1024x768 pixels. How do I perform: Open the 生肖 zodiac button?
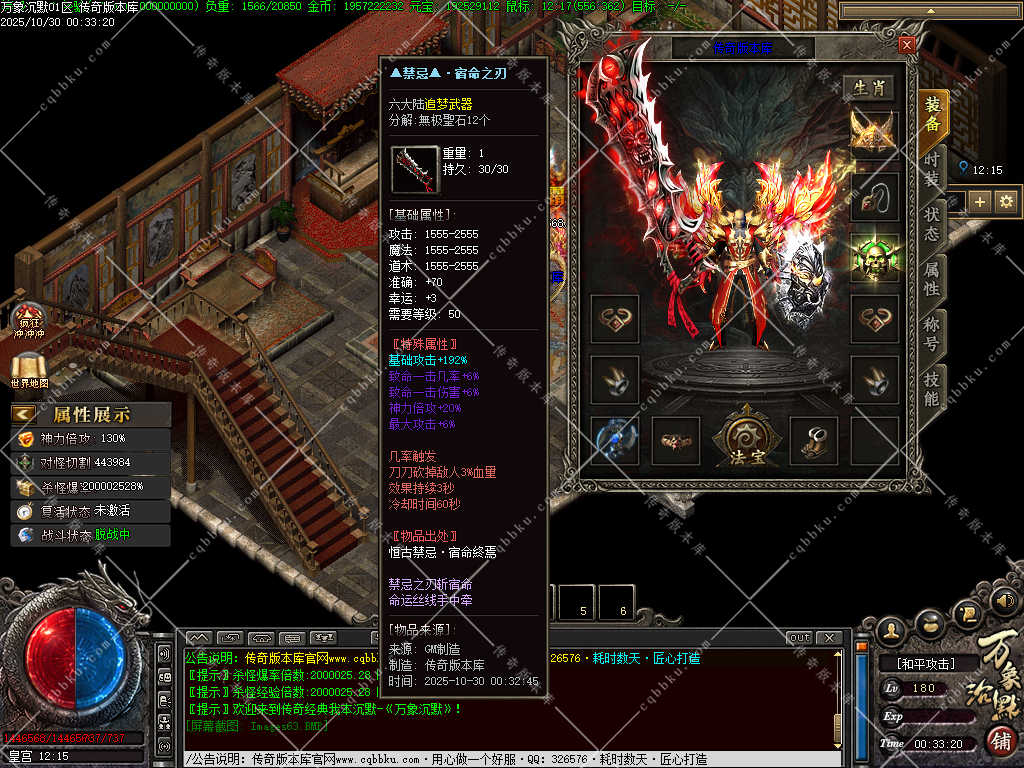tap(867, 88)
